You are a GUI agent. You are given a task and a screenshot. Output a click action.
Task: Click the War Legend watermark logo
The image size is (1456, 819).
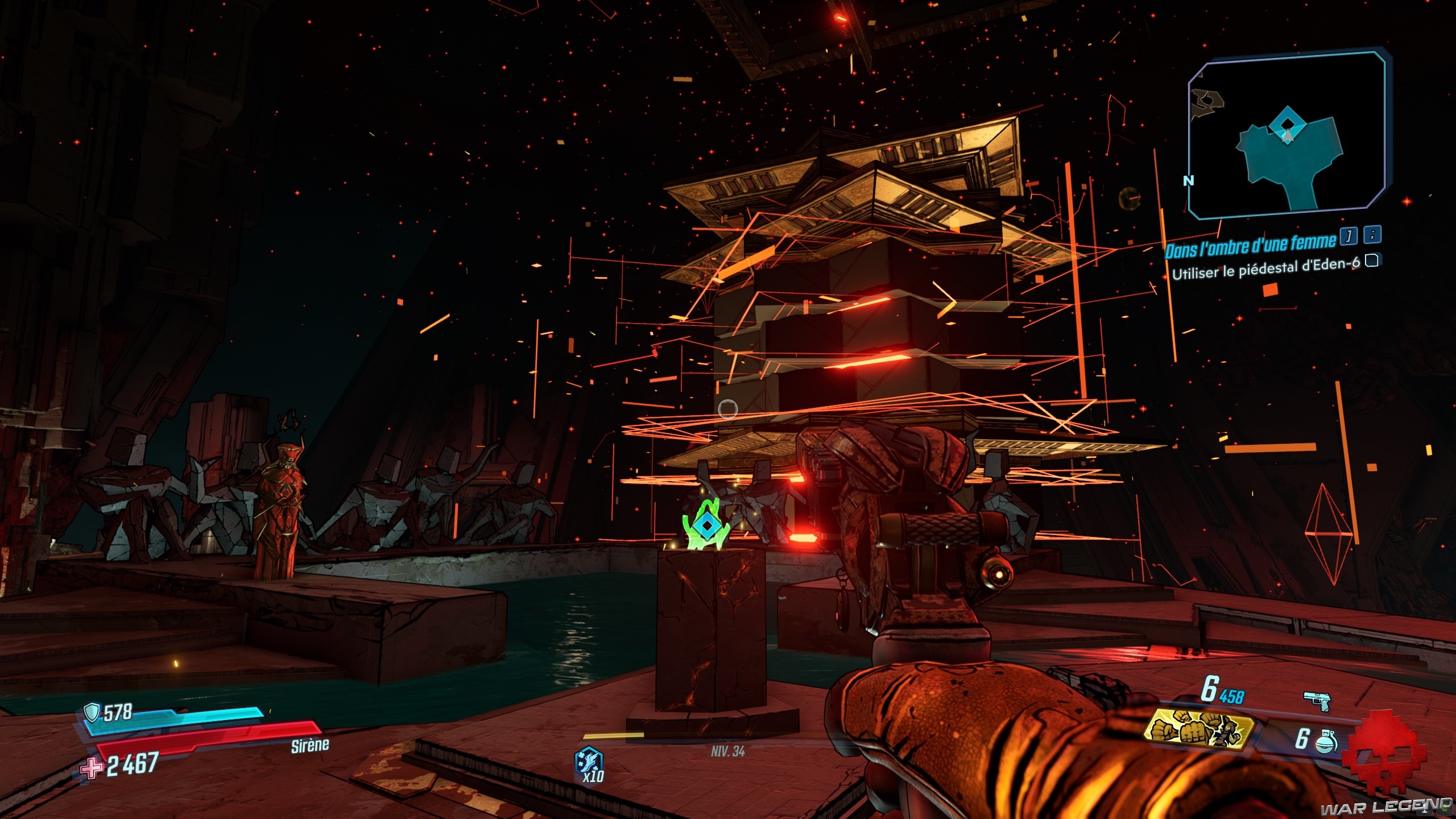(x=1385, y=806)
